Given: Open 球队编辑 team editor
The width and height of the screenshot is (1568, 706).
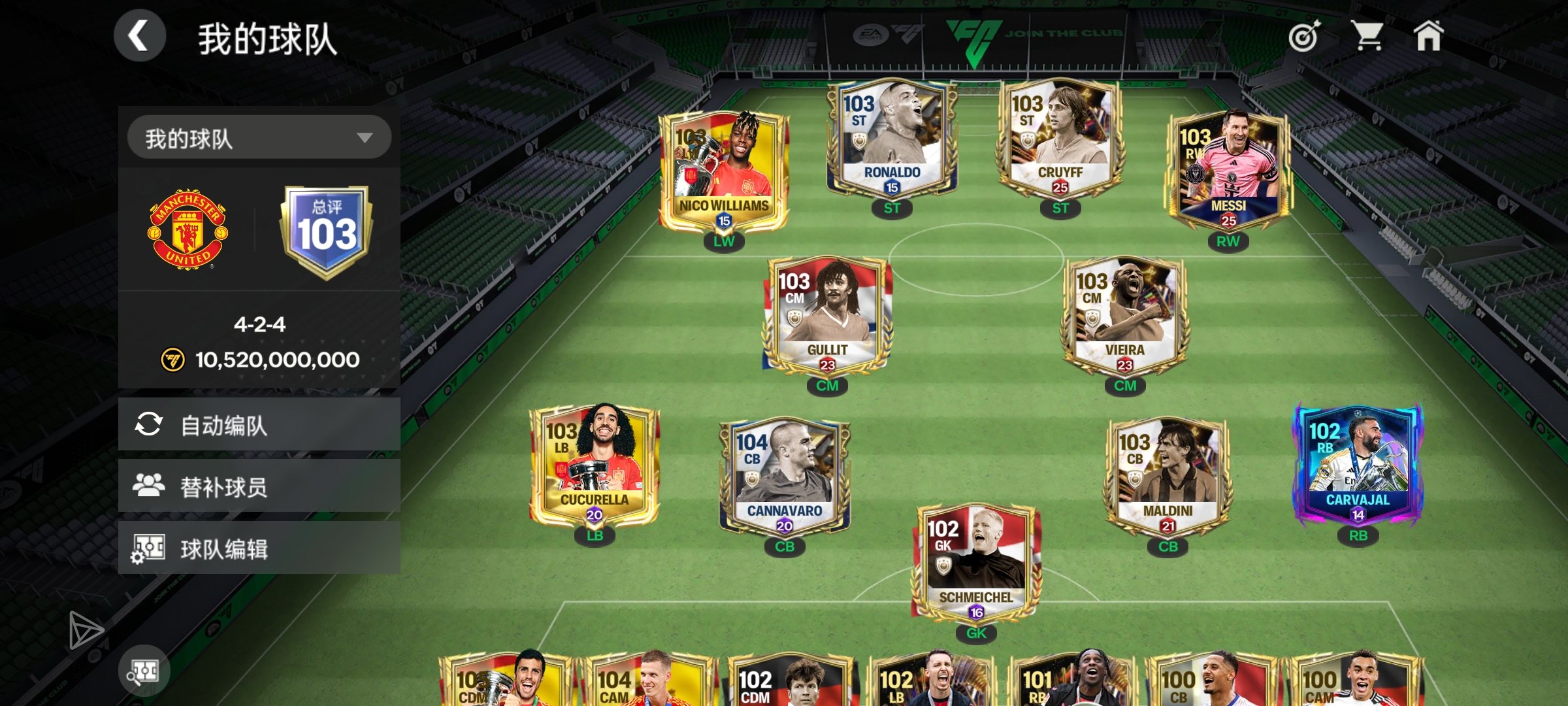Looking at the screenshot, I should click(x=259, y=548).
